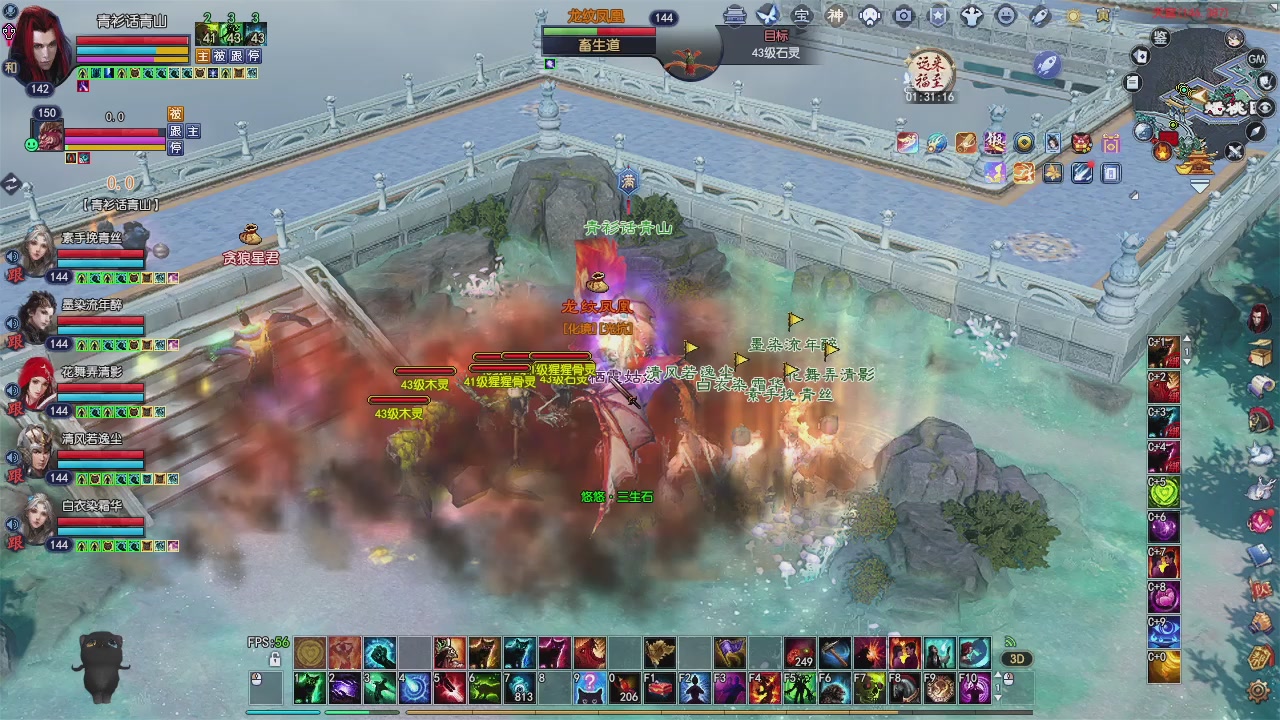Click the camera screenshot icon
1280x720 pixels.
click(903, 15)
